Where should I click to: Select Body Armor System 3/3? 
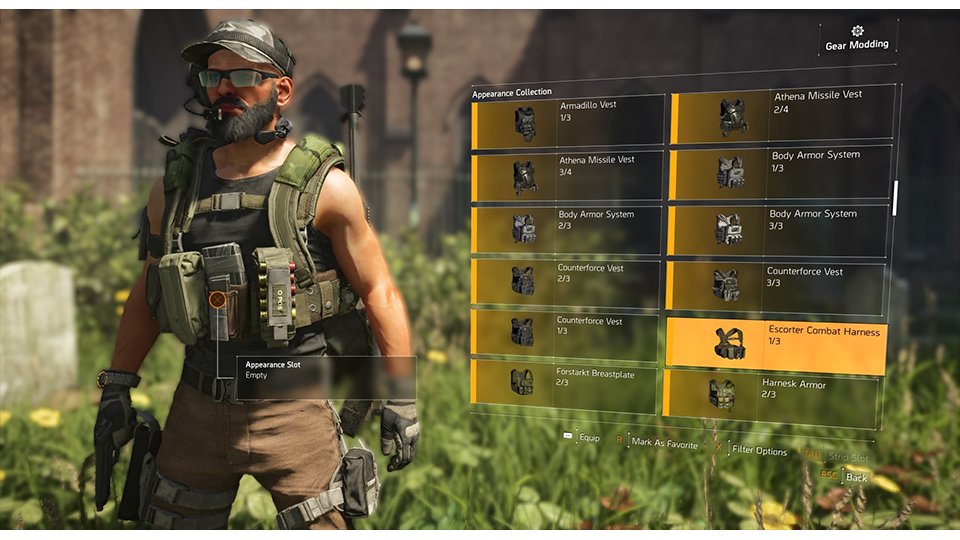[778, 229]
